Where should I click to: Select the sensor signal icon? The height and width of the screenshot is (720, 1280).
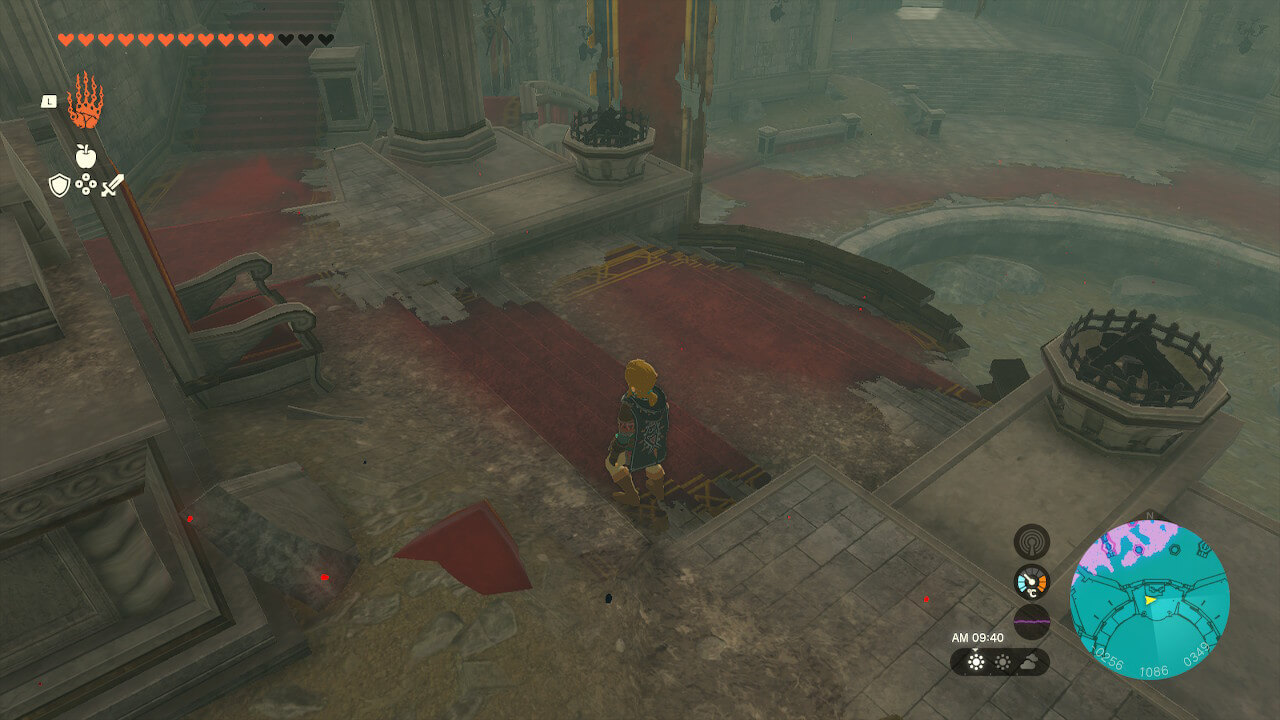(x=1031, y=541)
